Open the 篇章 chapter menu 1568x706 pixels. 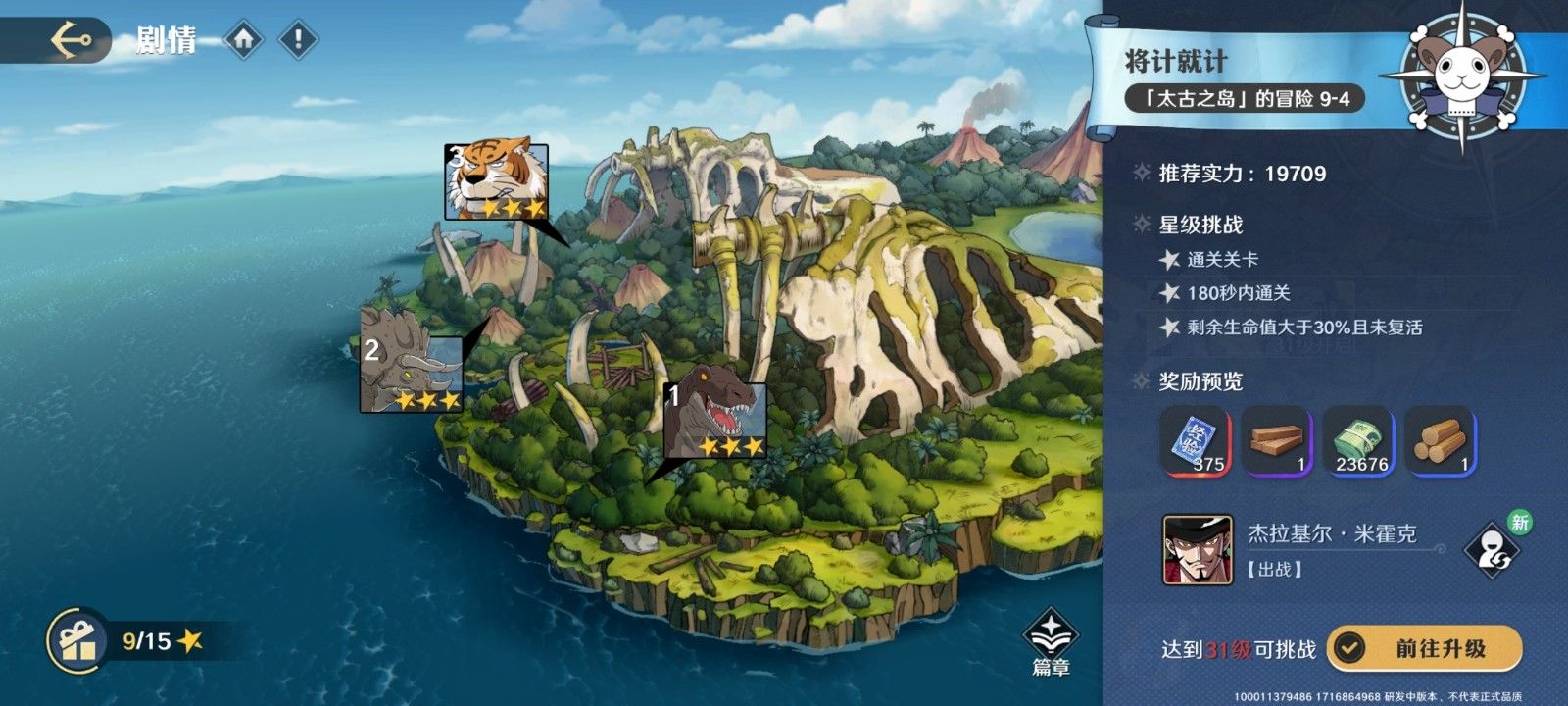pyautogui.click(x=1051, y=643)
